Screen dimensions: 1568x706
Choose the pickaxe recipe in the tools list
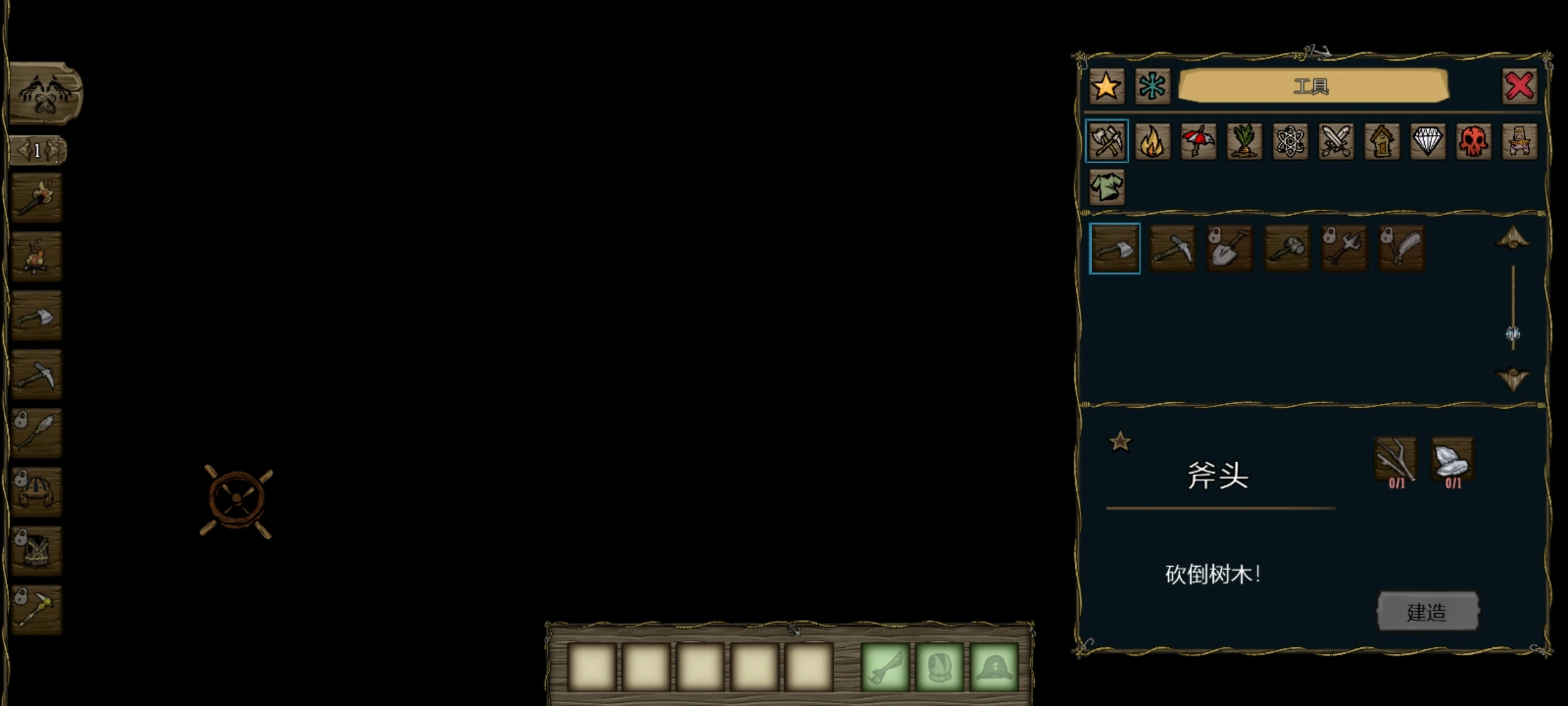(x=1172, y=248)
